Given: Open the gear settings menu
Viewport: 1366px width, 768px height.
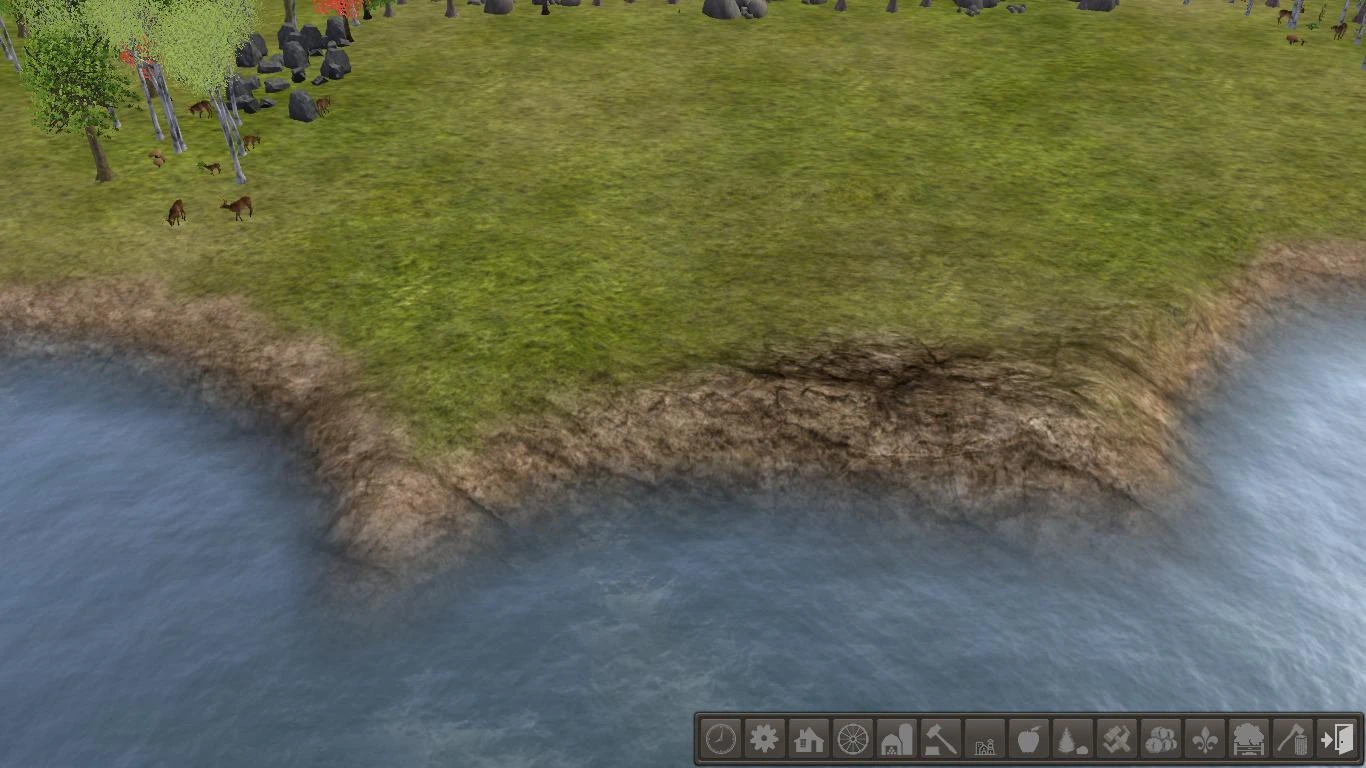Looking at the screenshot, I should pyautogui.click(x=764, y=742).
